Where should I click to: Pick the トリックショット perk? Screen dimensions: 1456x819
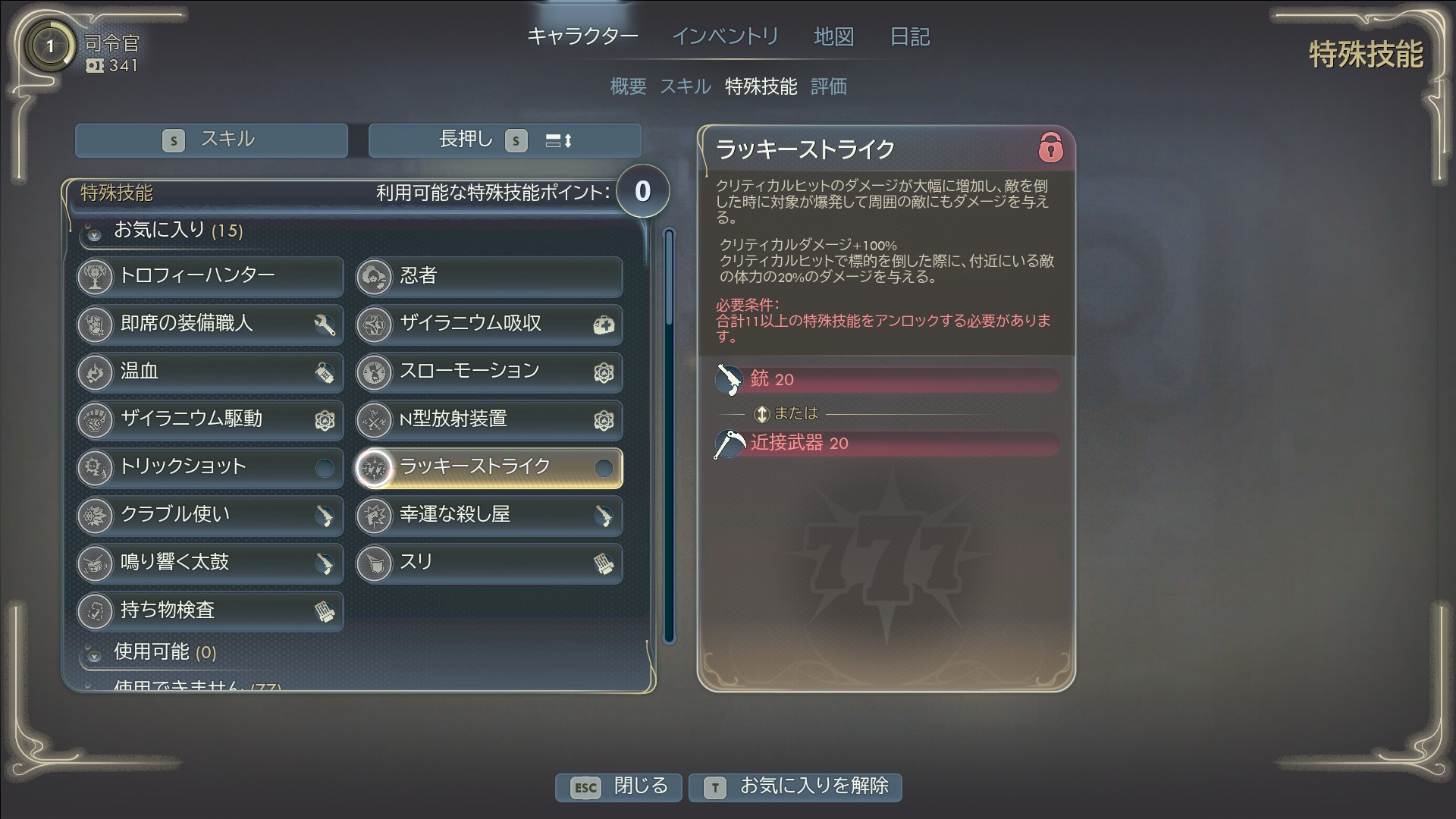tap(210, 467)
